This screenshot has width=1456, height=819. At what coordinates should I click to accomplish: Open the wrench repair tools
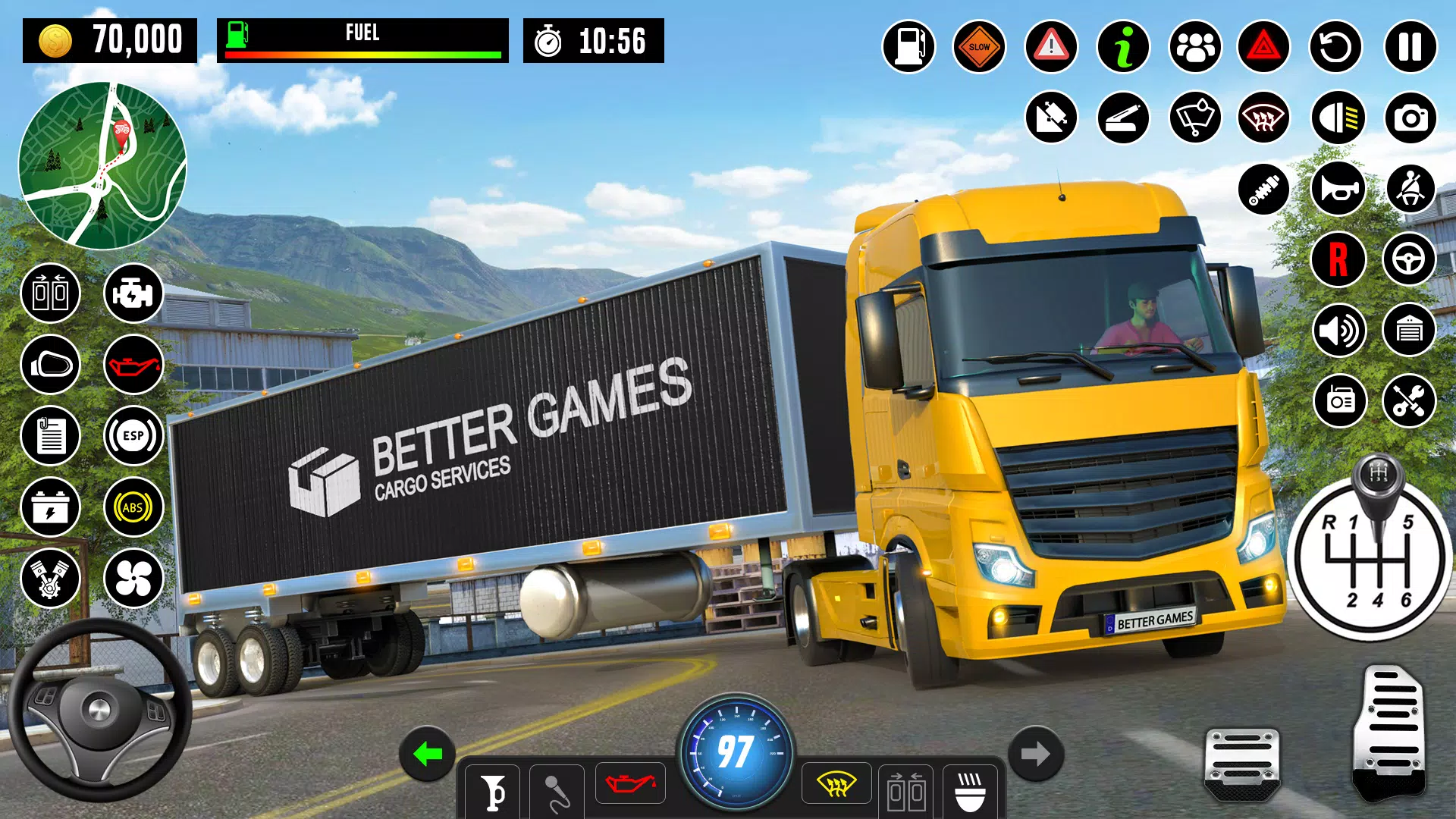coord(1409,400)
